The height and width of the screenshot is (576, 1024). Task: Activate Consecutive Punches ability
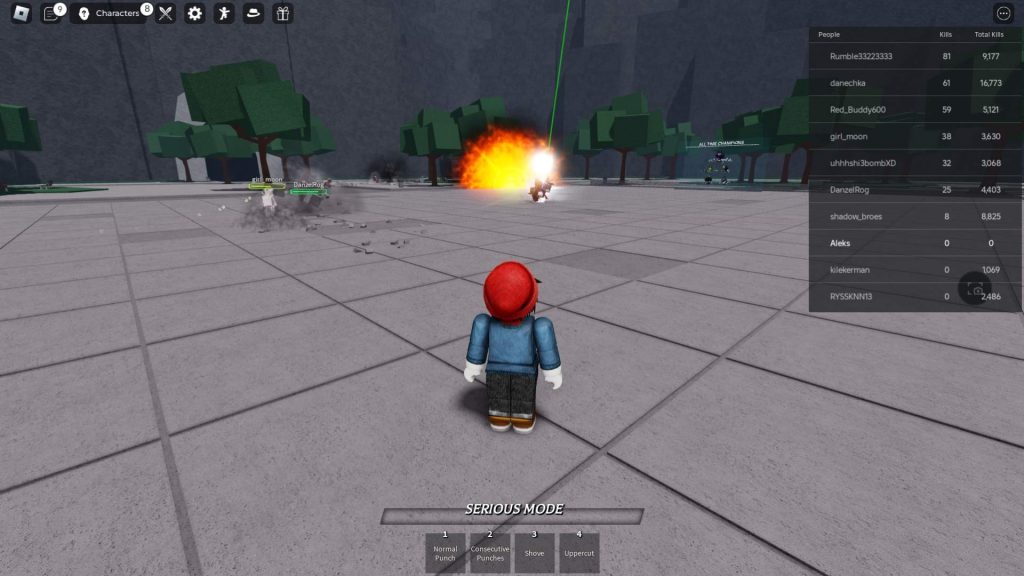pyautogui.click(x=490, y=552)
